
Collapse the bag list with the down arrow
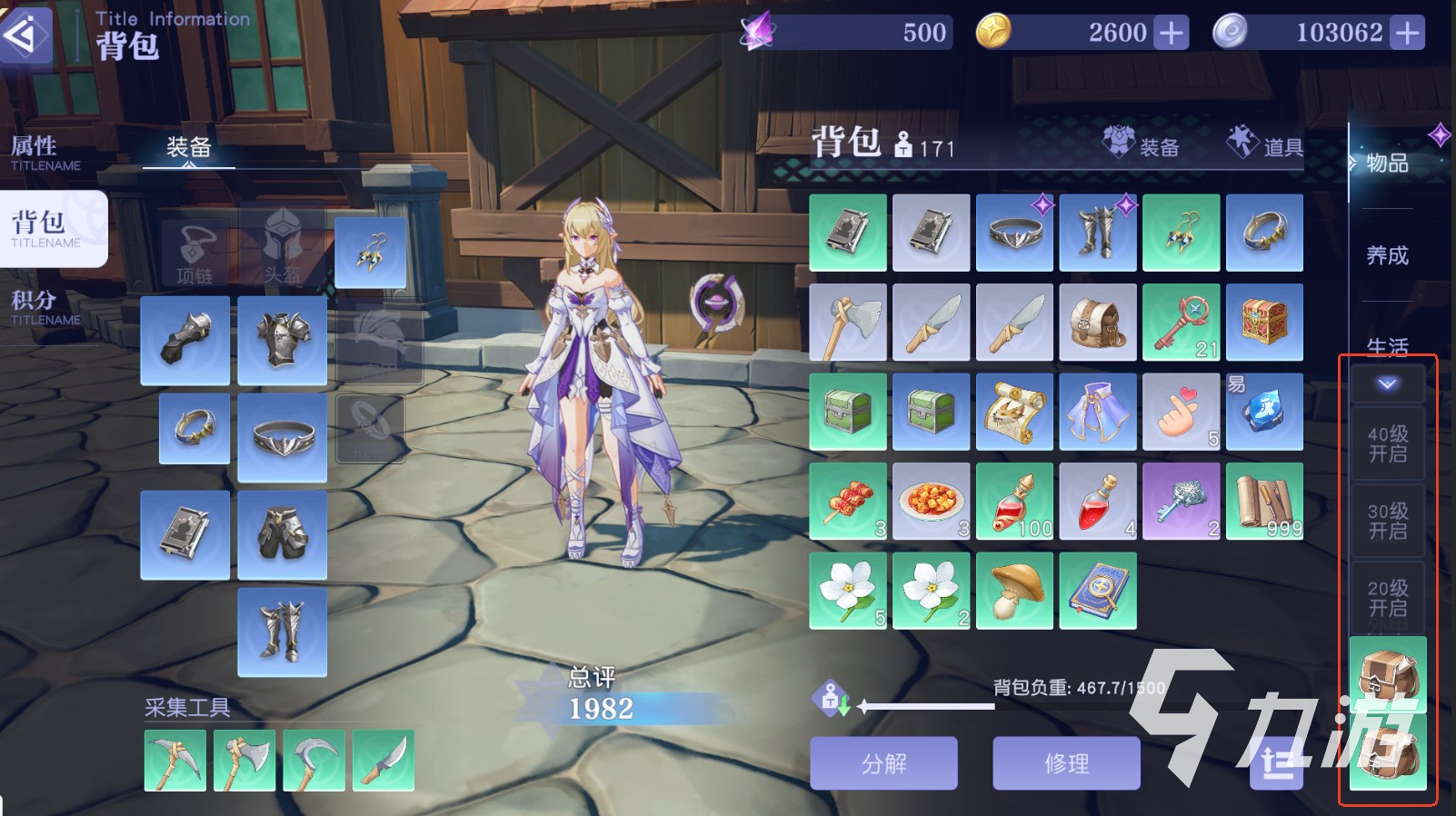pyautogui.click(x=1387, y=384)
